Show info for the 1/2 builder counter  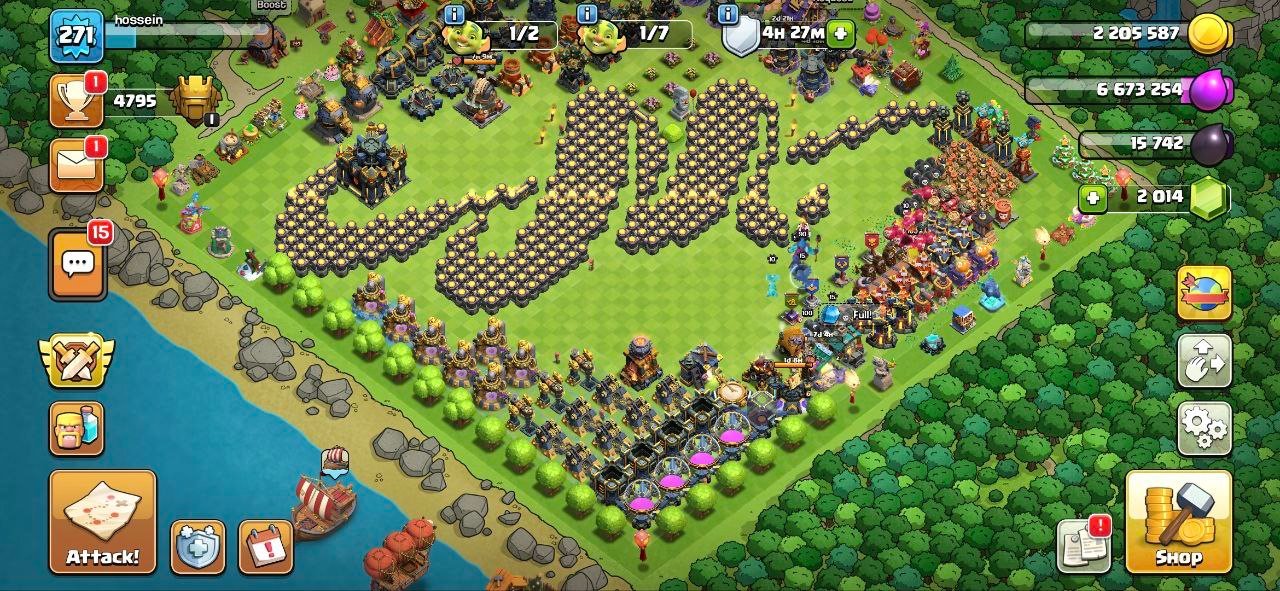[x=454, y=14]
